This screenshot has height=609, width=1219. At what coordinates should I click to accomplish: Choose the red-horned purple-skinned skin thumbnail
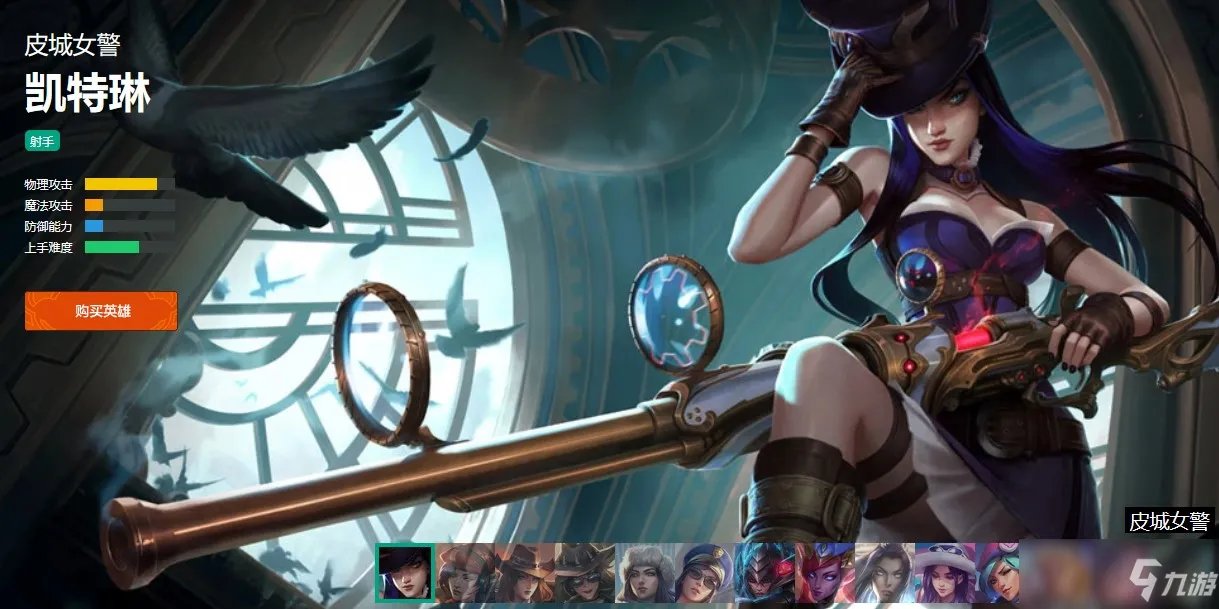824,572
